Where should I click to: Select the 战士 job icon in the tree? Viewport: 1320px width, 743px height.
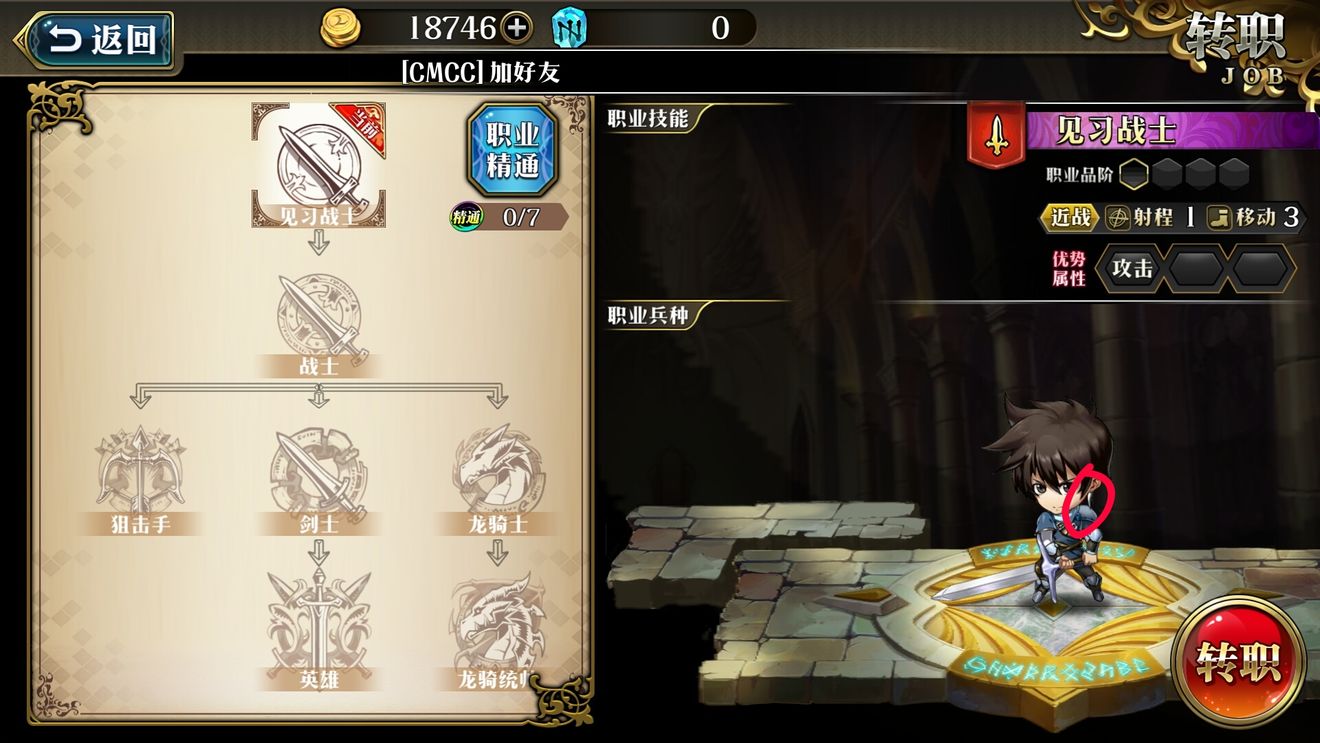[320, 320]
